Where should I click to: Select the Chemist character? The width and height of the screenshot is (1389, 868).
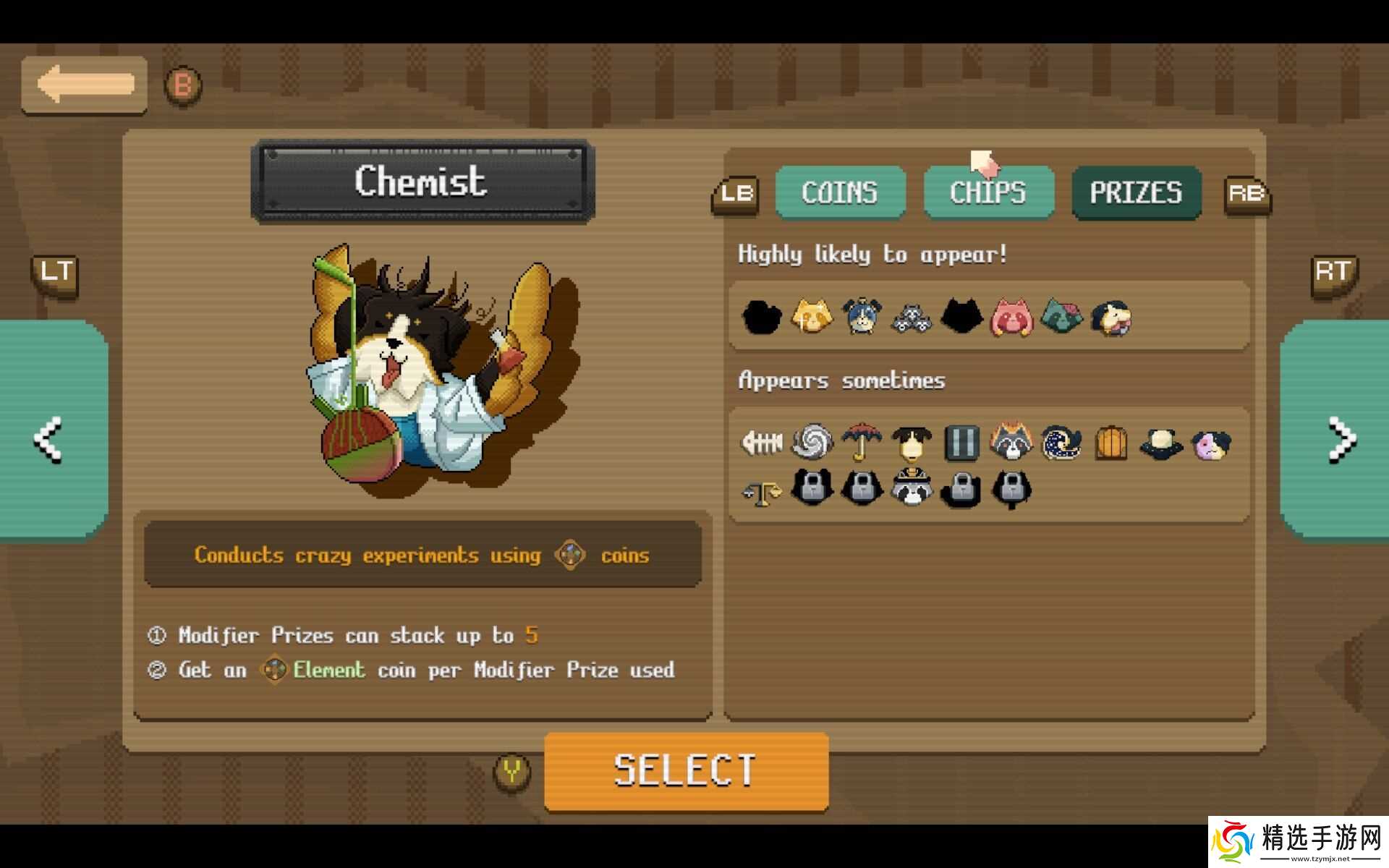(686, 770)
